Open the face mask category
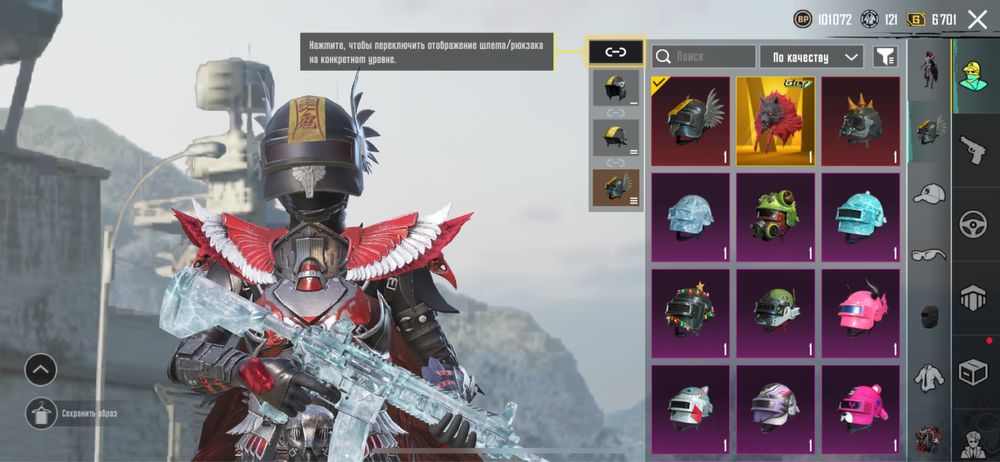This screenshot has height=462, width=1000. (929, 317)
